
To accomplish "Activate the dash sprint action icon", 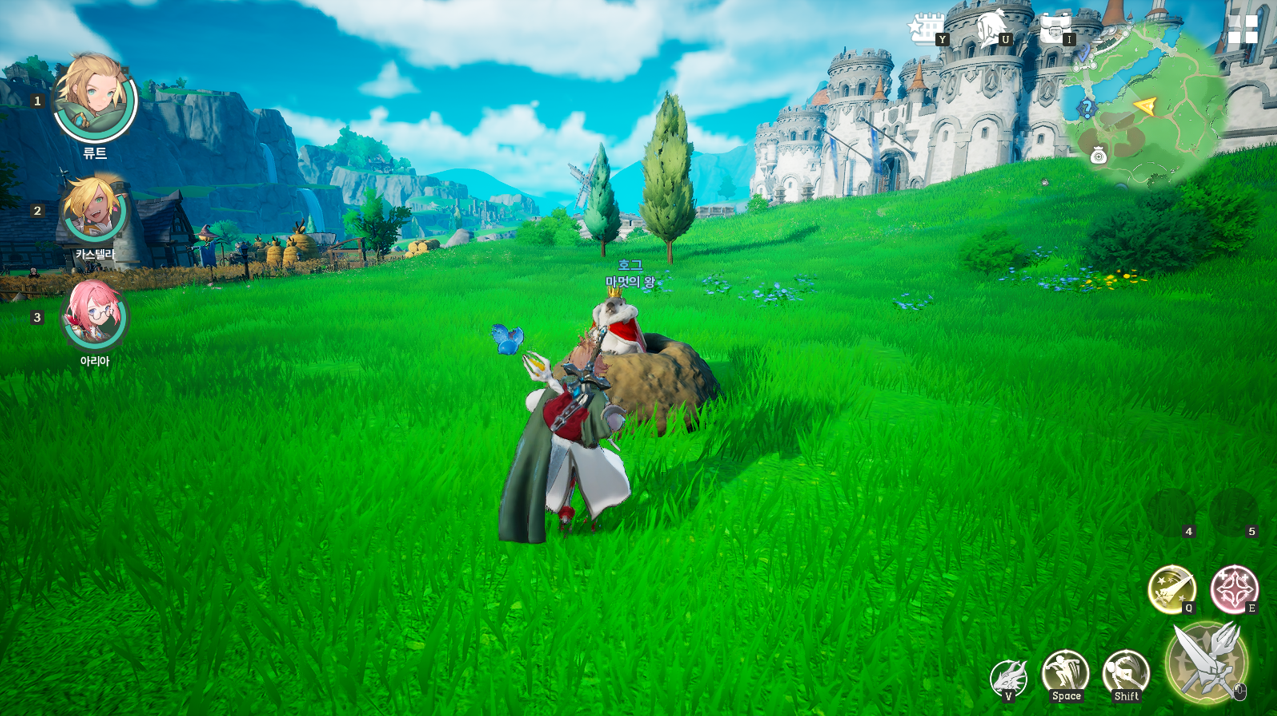I will coord(1126,674).
